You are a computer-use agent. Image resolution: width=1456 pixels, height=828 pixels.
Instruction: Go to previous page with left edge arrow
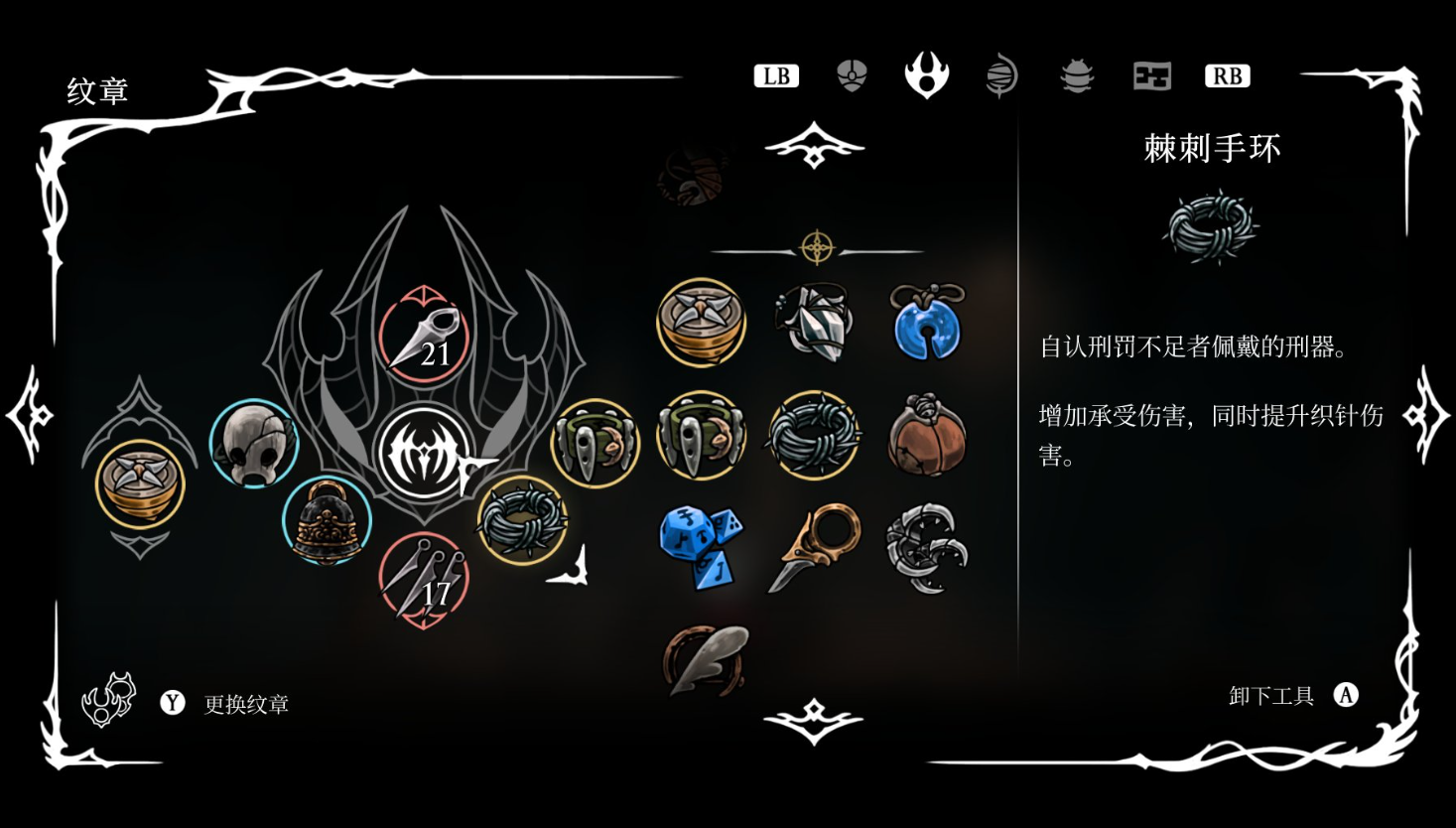pos(30,415)
